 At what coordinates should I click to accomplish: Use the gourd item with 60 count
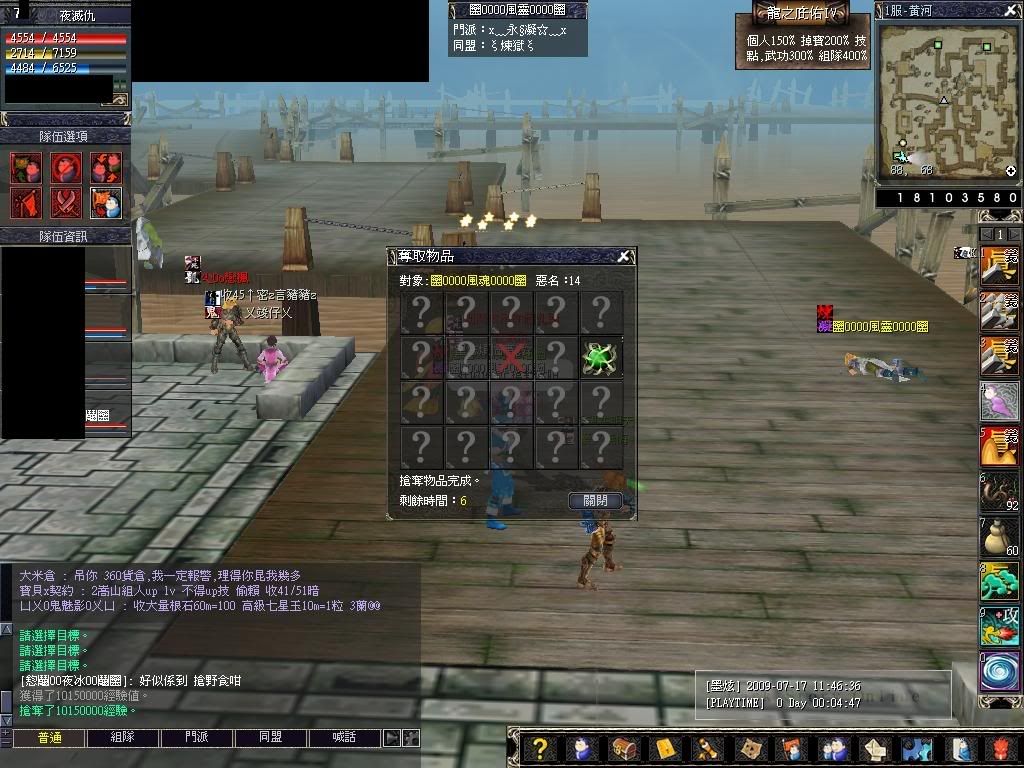[998, 537]
